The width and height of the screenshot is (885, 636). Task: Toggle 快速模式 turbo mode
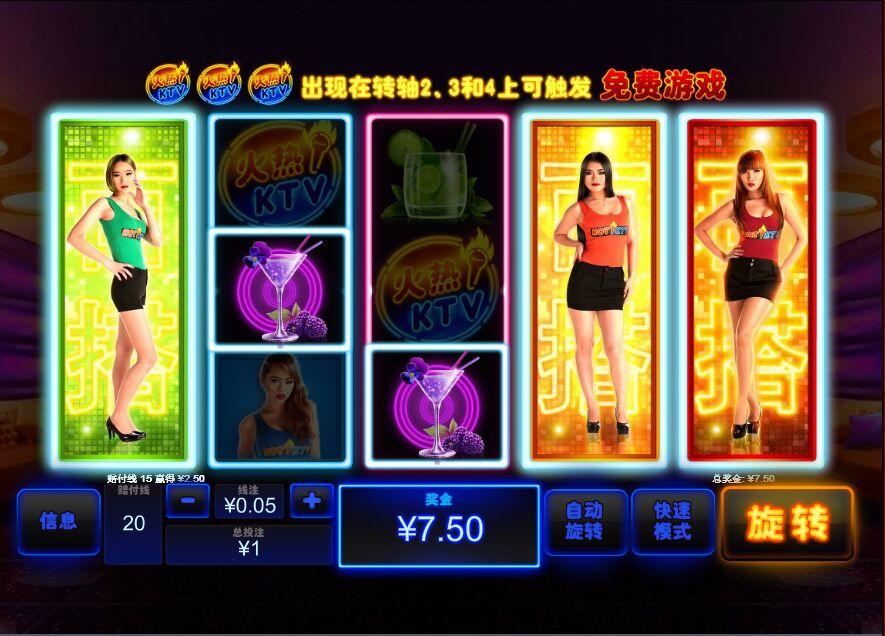pos(672,522)
